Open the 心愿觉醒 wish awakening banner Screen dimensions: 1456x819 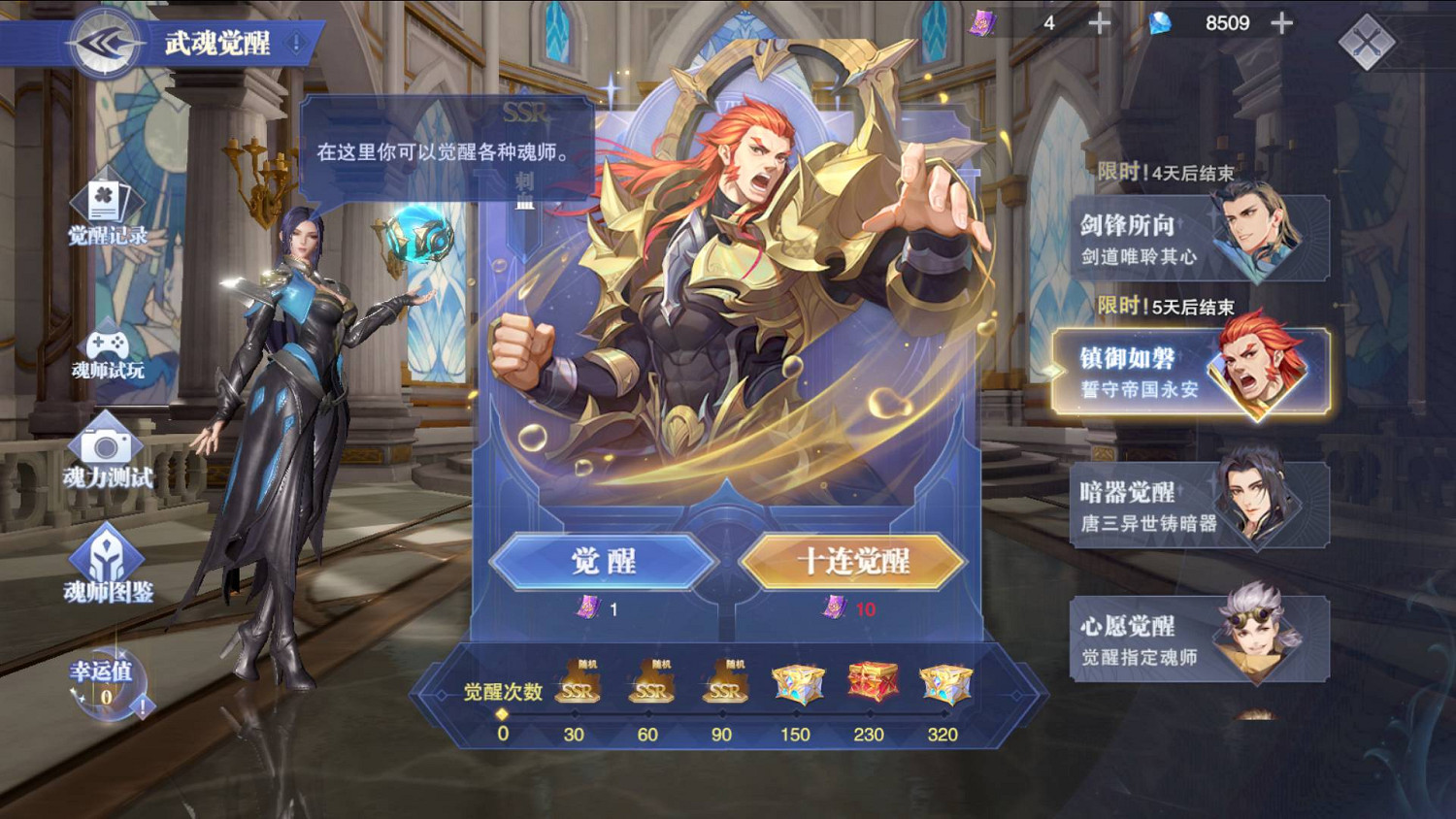coord(1199,638)
